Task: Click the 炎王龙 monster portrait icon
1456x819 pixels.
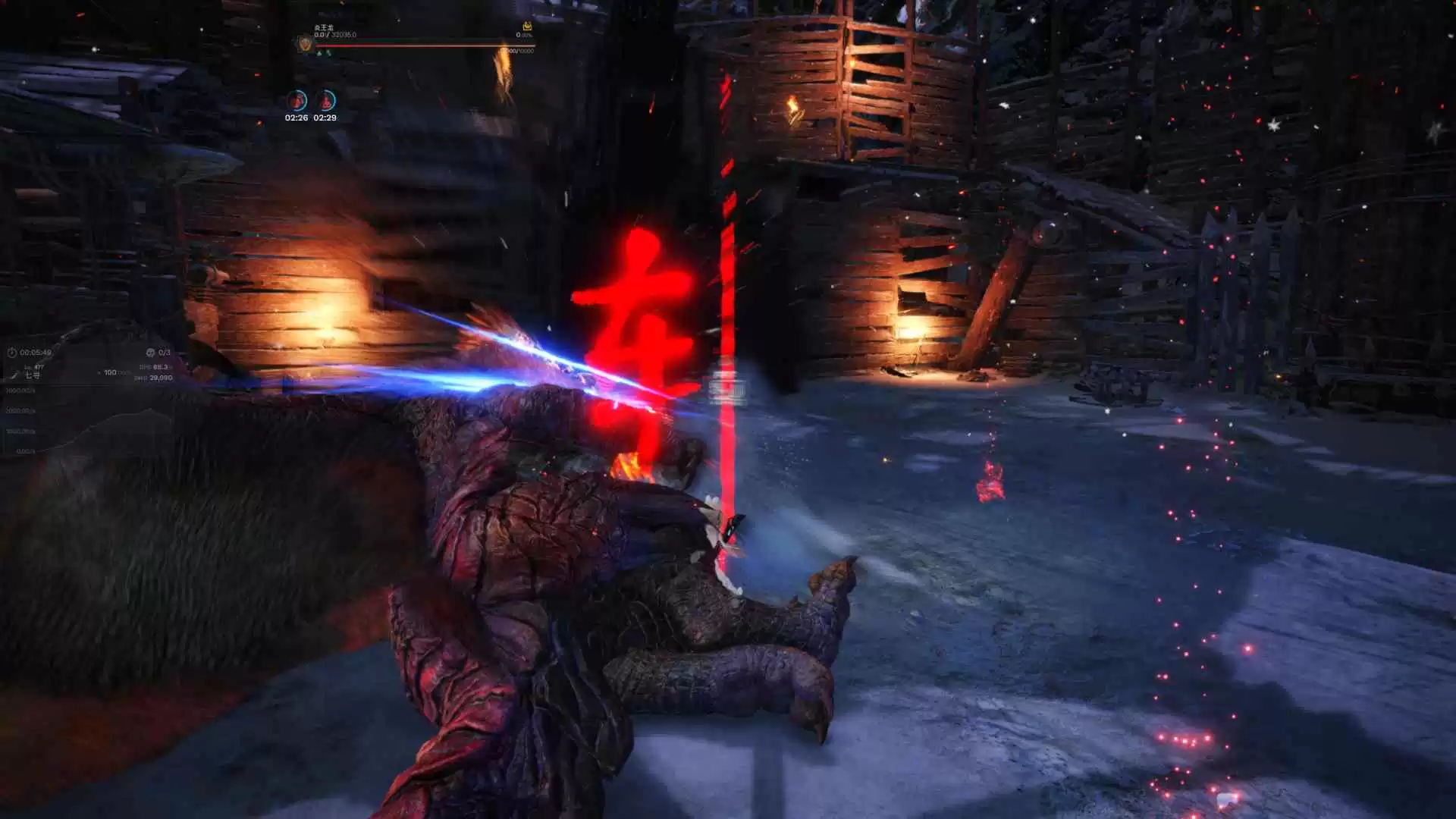Action: (304, 44)
